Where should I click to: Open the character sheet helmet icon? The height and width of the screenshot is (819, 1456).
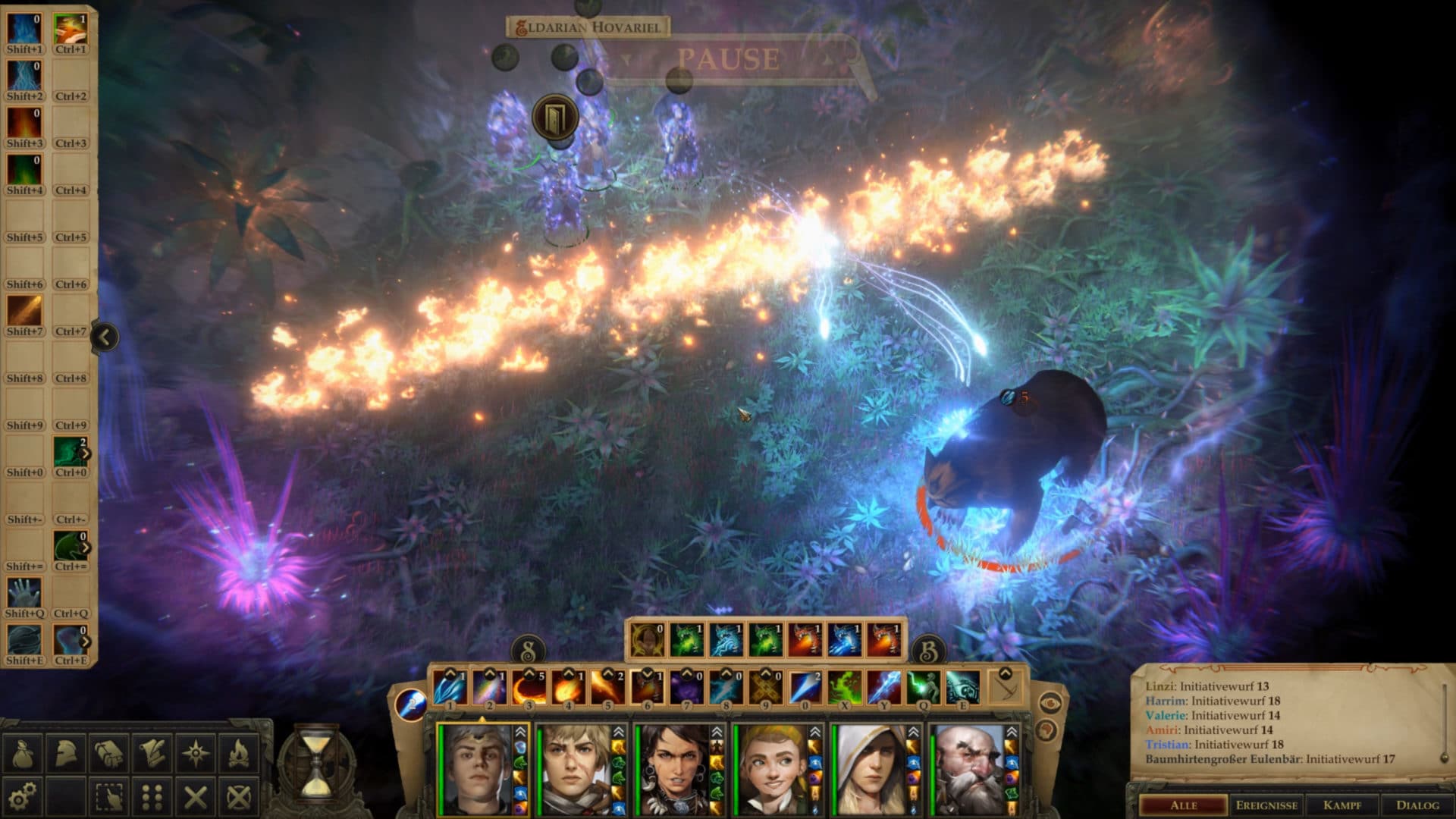click(64, 753)
